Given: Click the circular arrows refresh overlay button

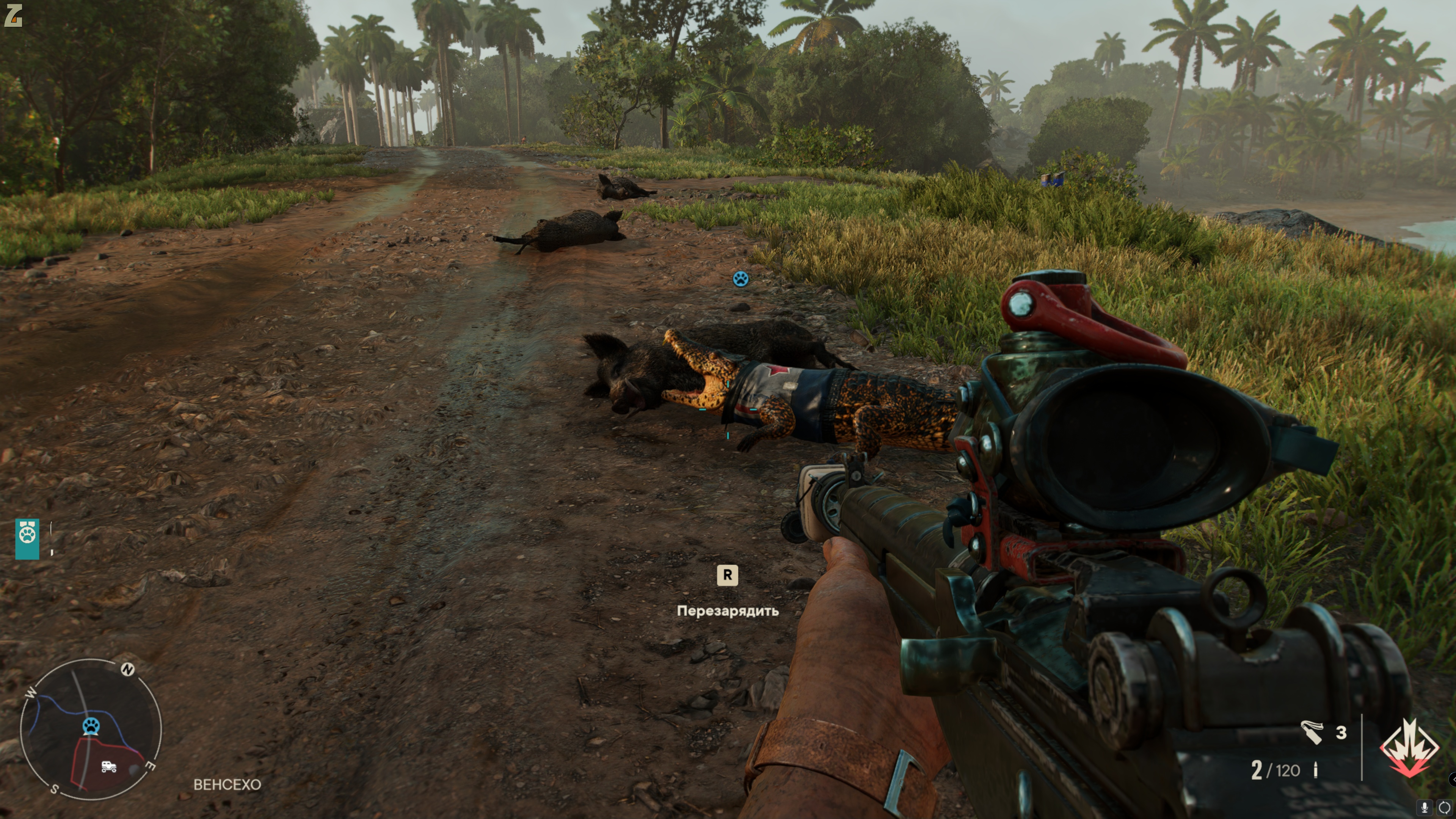Looking at the screenshot, I should tap(1443, 807).
